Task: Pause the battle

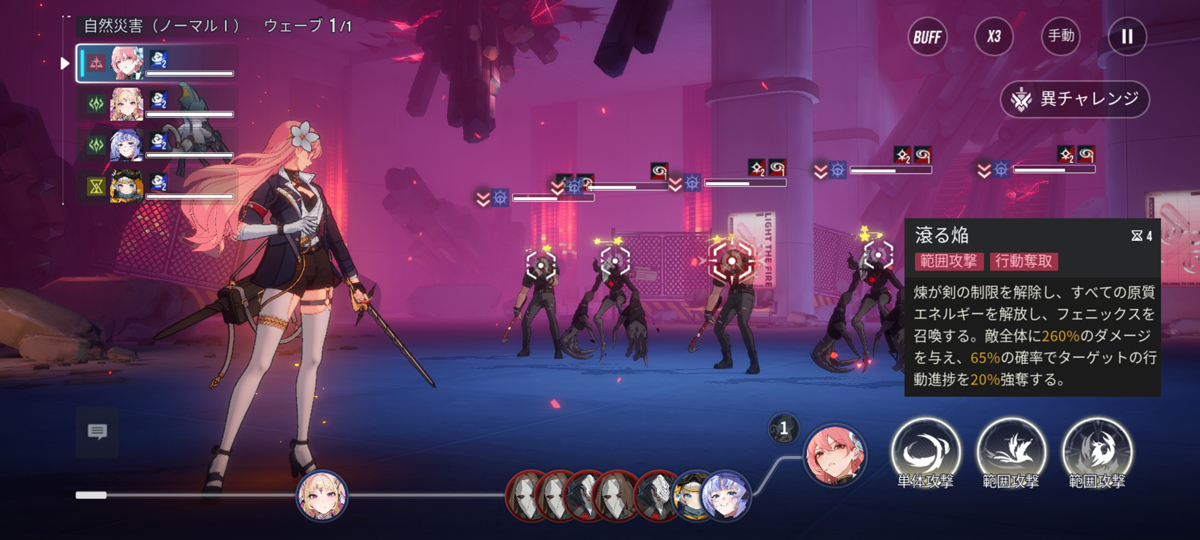Action: (1127, 37)
